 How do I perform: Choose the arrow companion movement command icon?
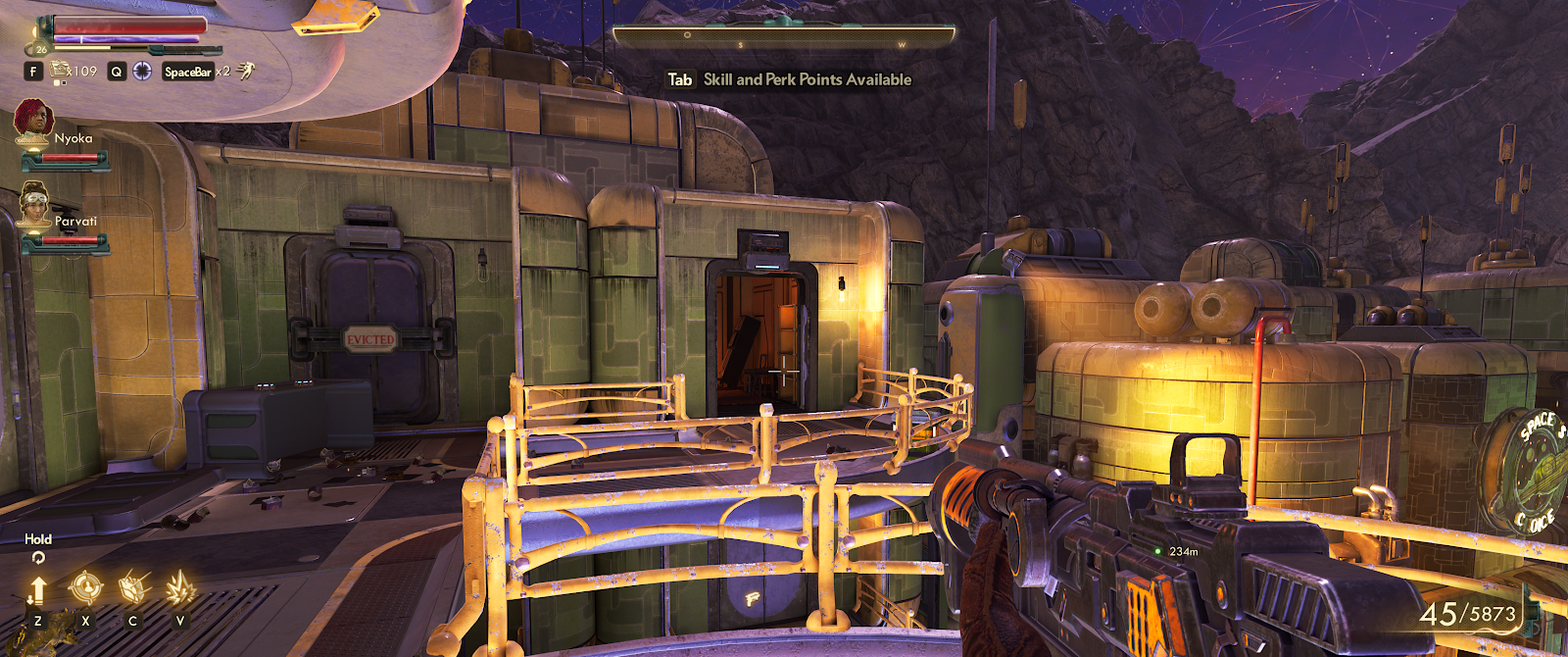pyautogui.click(x=37, y=590)
